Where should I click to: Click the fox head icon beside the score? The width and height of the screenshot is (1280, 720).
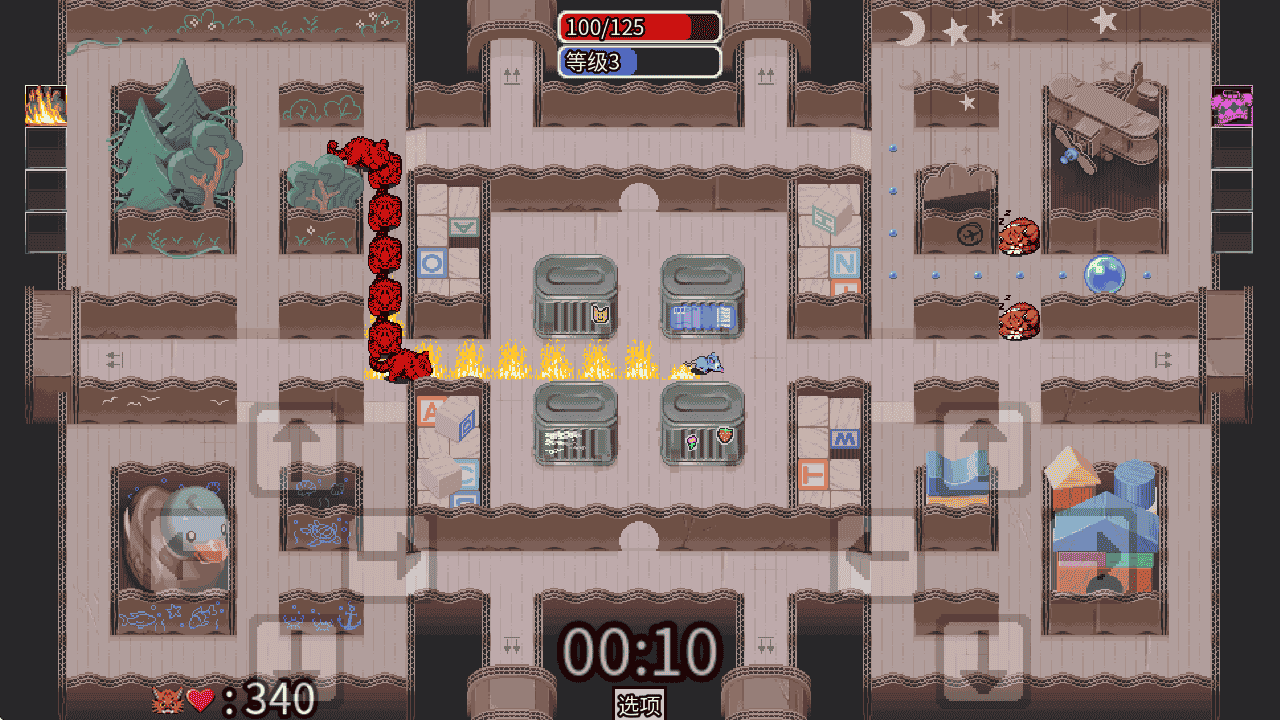tap(168, 700)
